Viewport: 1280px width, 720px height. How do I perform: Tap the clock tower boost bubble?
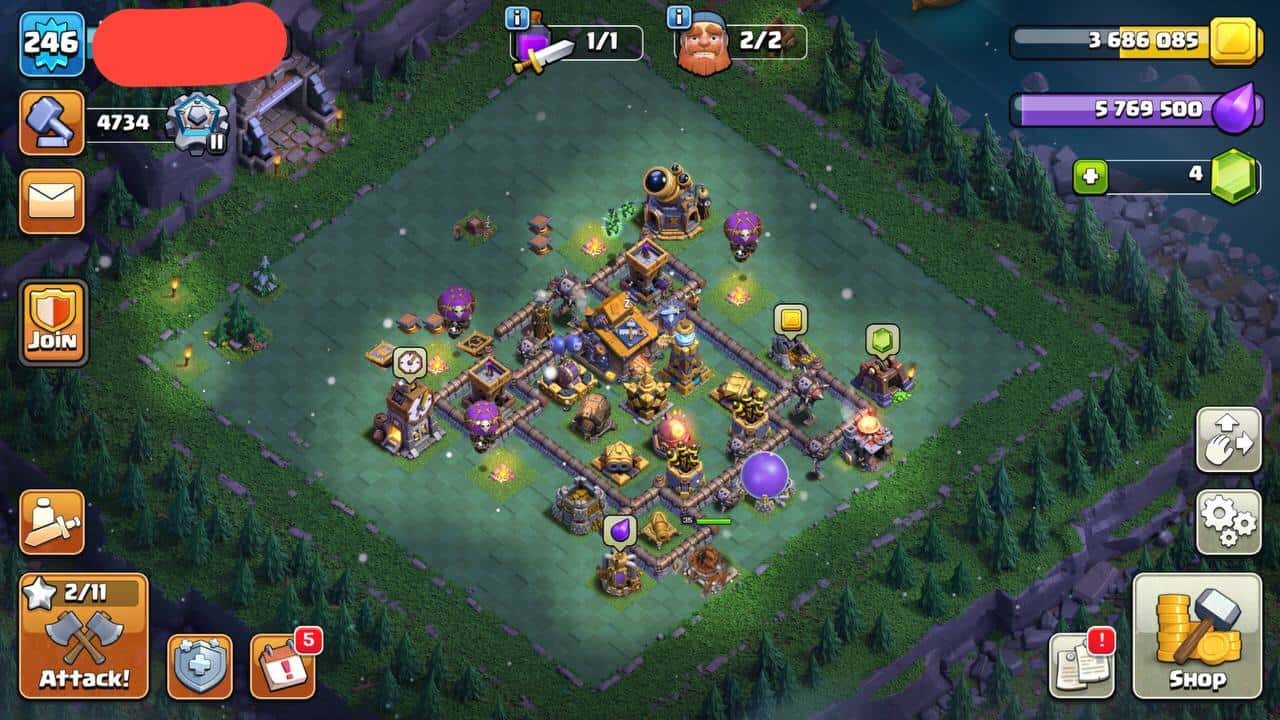(x=409, y=362)
